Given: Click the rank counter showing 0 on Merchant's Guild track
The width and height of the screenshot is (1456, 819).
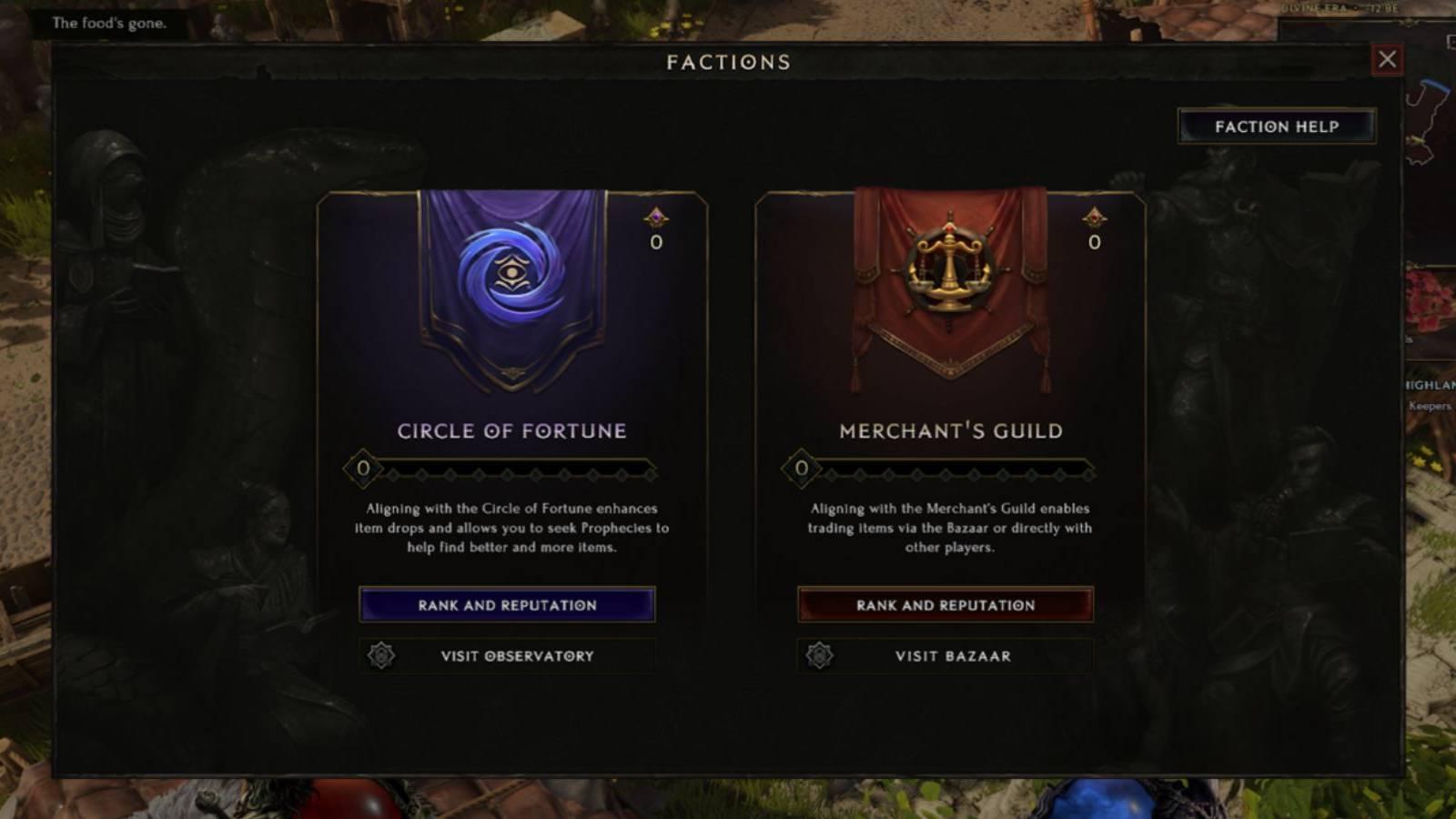Looking at the screenshot, I should coord(801,469).
